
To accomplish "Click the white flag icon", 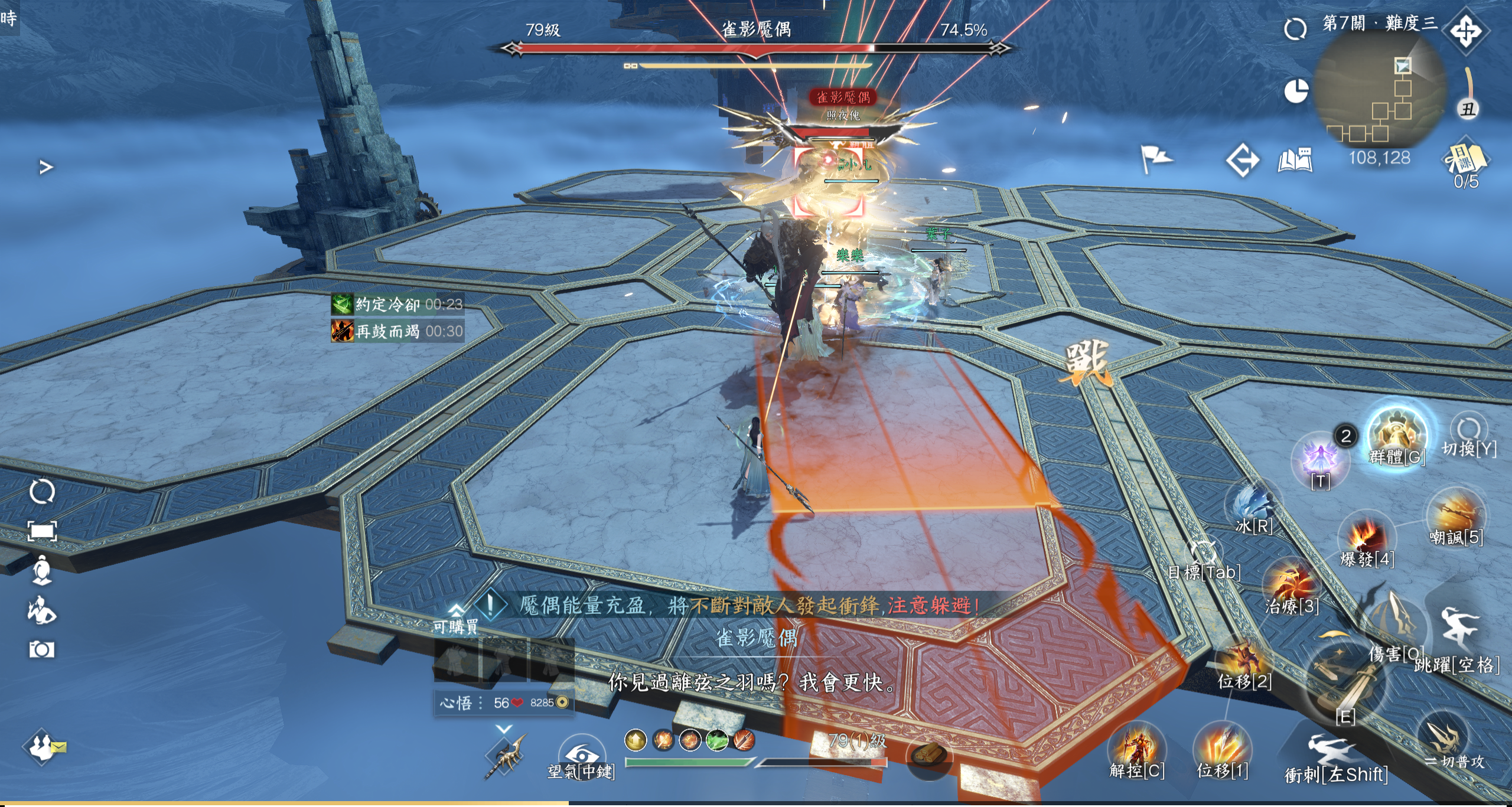I will coord(1155,158).
